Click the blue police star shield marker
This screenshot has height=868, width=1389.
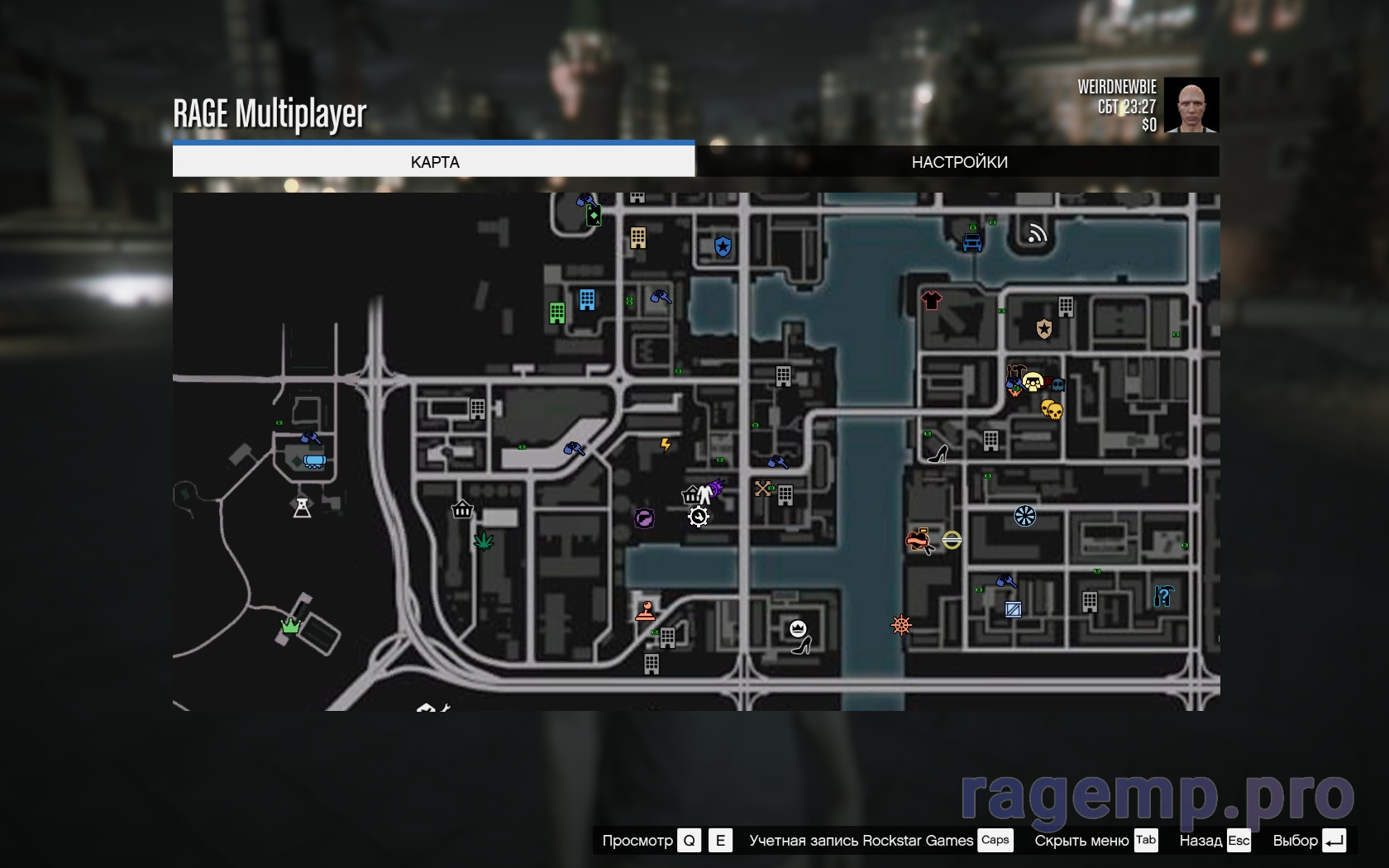(x=723, y=246)
